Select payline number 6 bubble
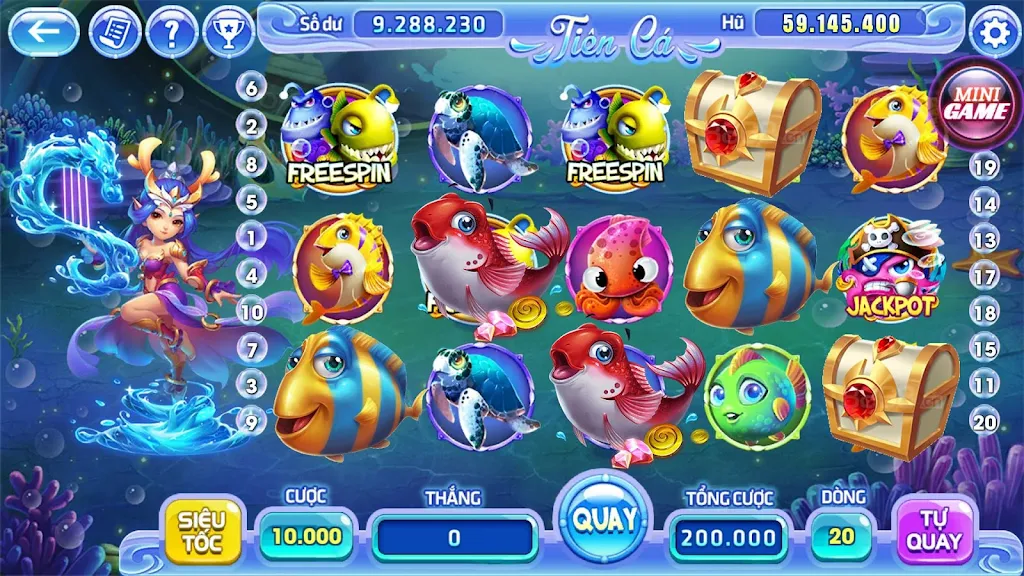This screenshot has width=1024, height=576. pyautogui.click(x=251, y=88)
